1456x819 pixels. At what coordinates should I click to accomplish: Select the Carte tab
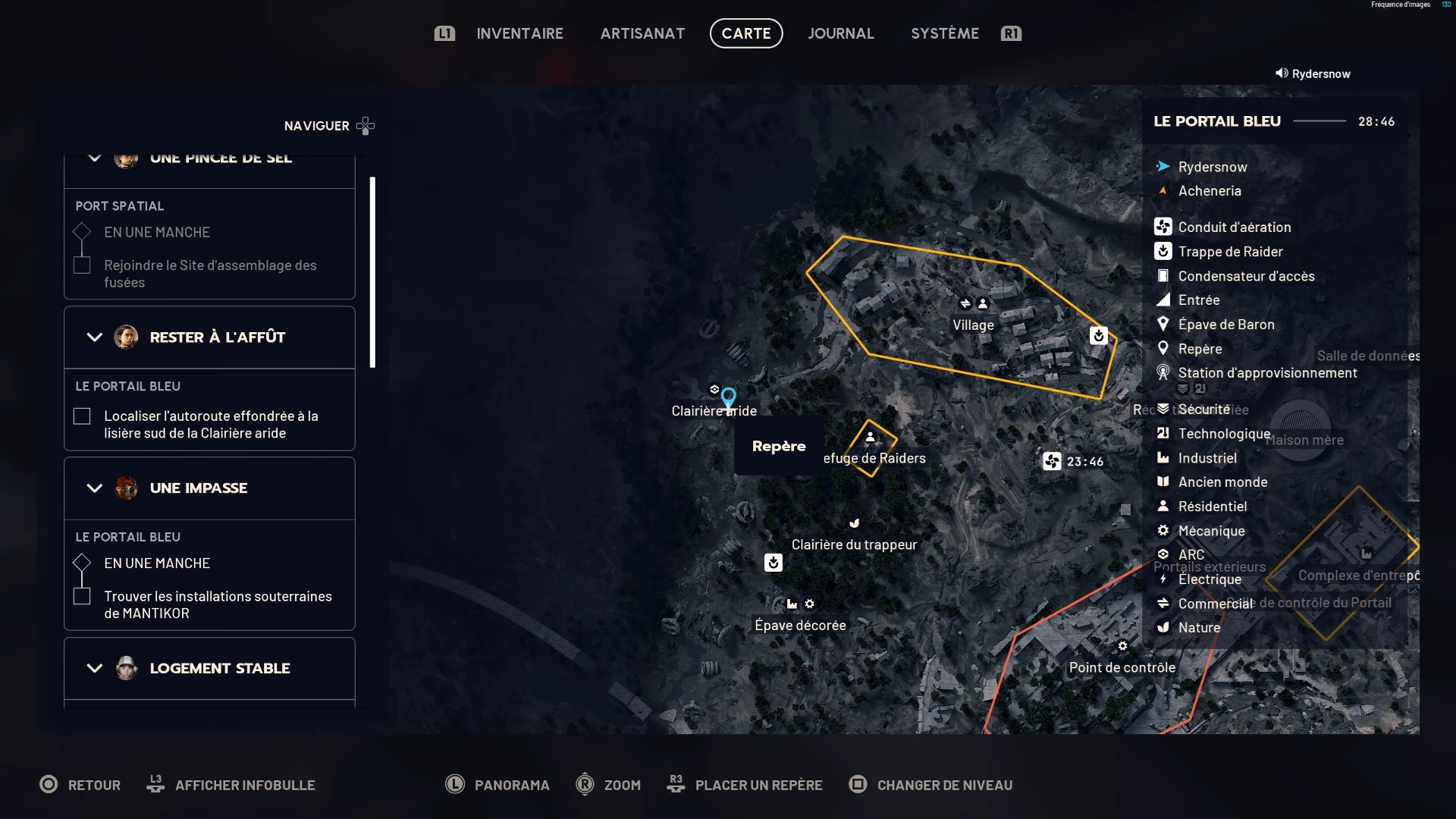point(746,33)
